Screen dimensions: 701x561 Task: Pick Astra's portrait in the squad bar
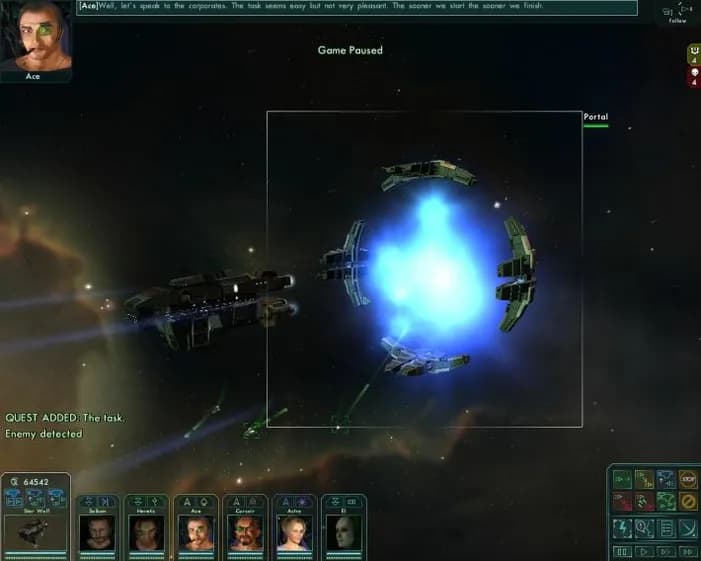(294, 532)
